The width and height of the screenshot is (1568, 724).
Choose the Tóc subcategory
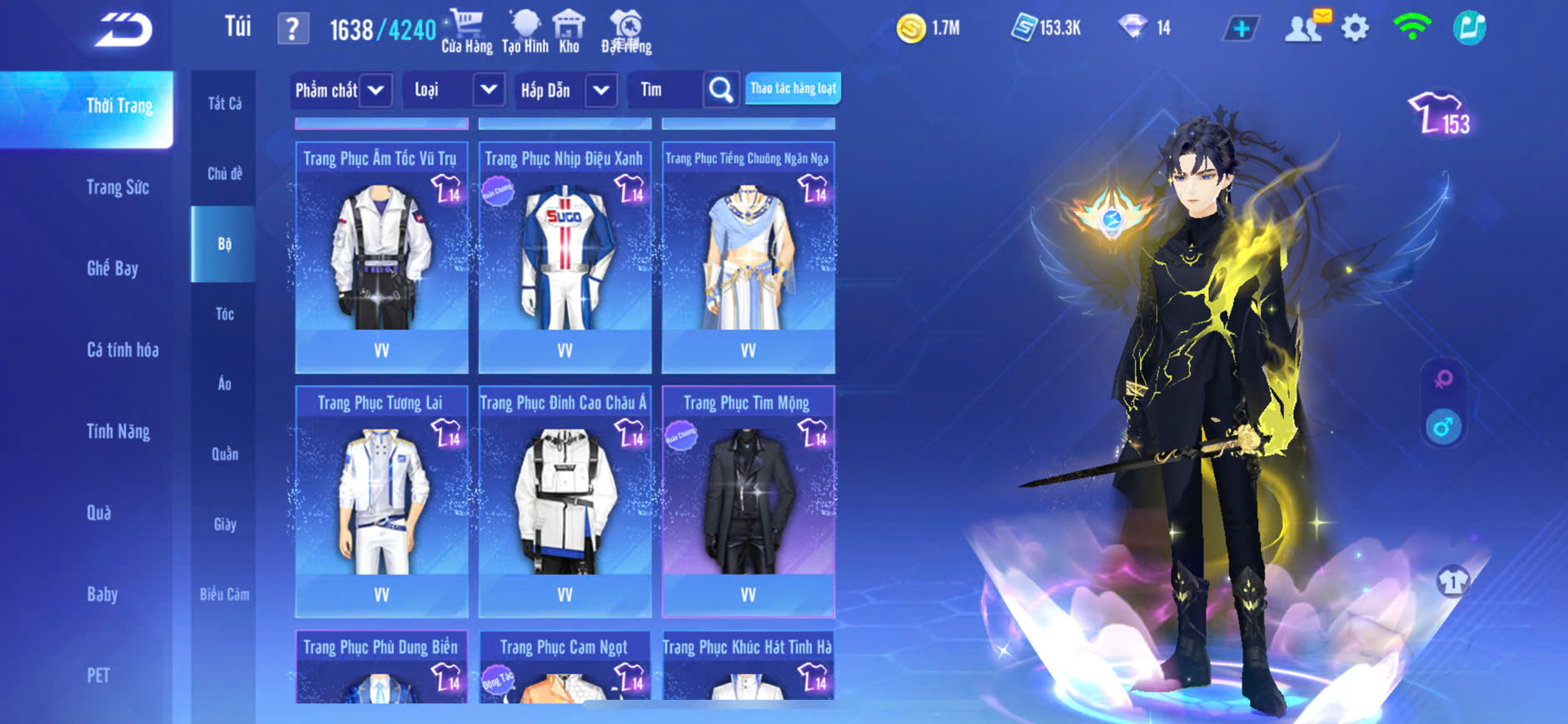[224, 314]
